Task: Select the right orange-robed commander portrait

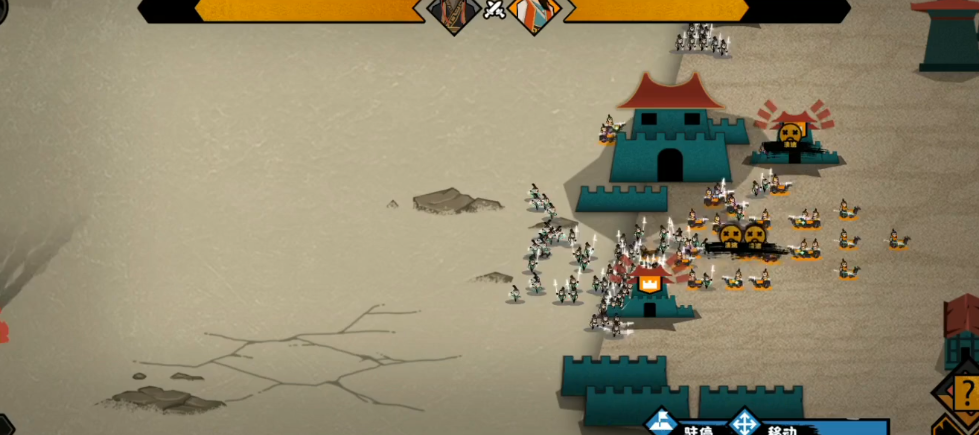Action: pos(530,14)
